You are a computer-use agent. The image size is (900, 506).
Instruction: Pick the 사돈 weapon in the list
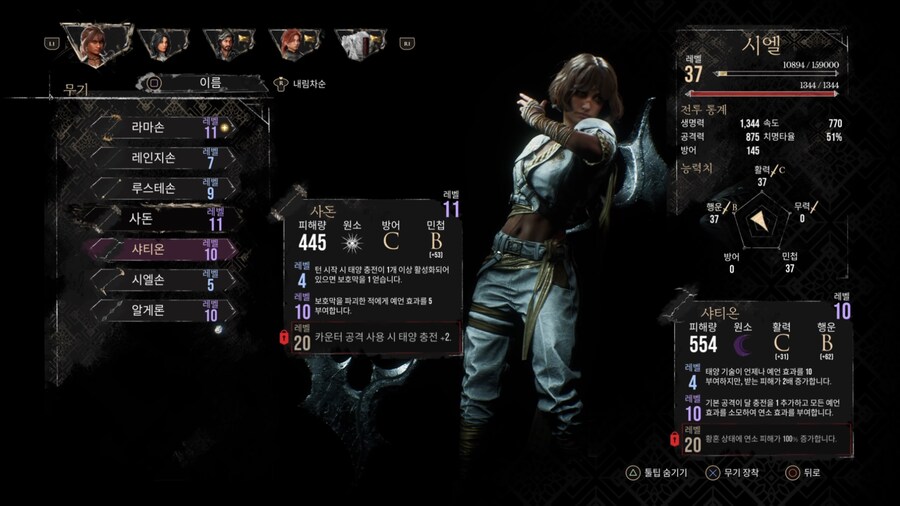(x=160, y=218)
